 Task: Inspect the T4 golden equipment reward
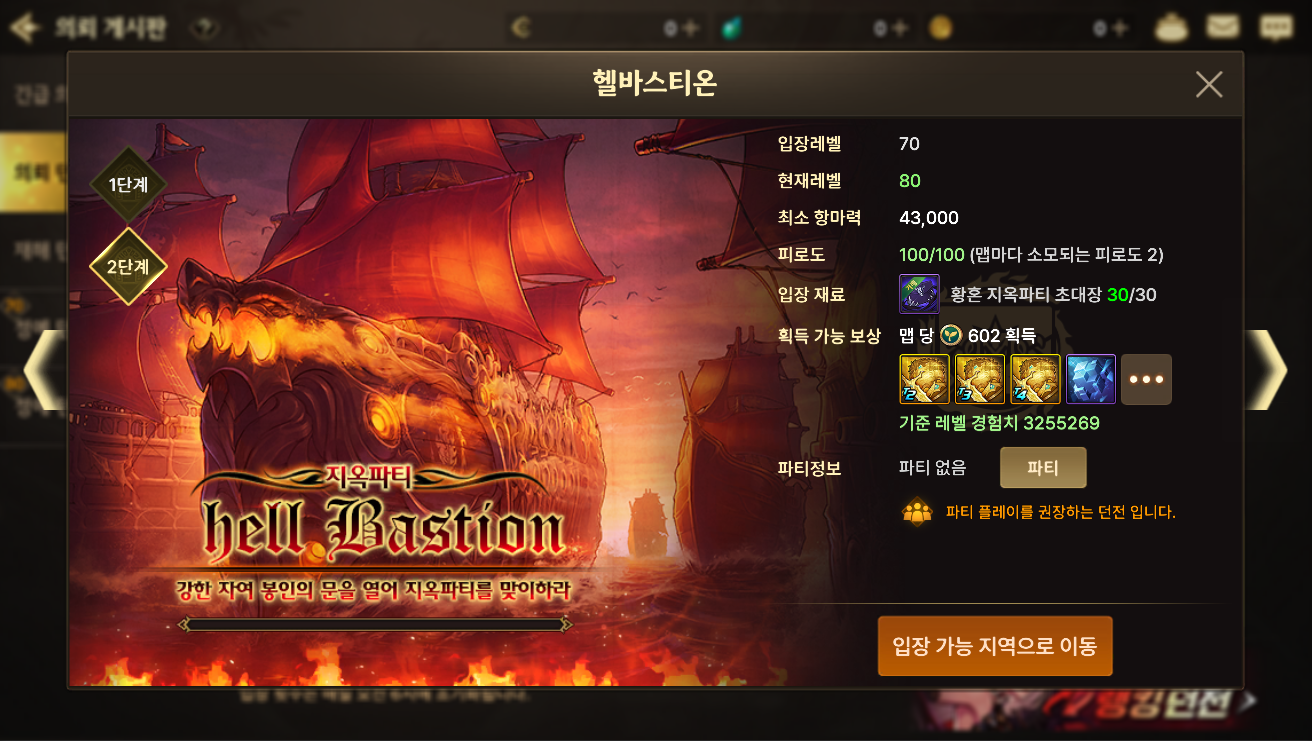click(x=1035, y=379)
